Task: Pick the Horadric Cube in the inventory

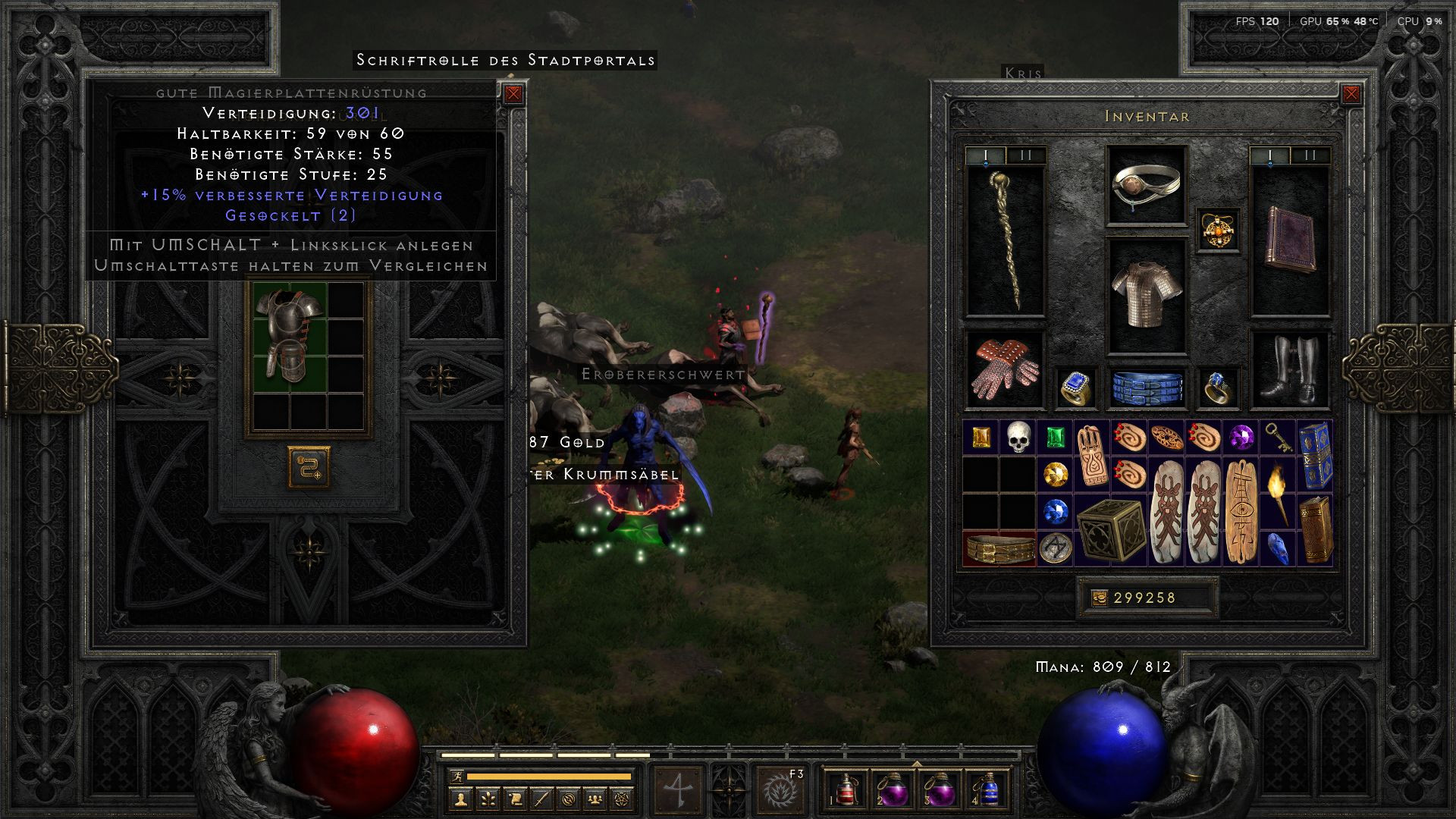Action: tap(1110, 529)
